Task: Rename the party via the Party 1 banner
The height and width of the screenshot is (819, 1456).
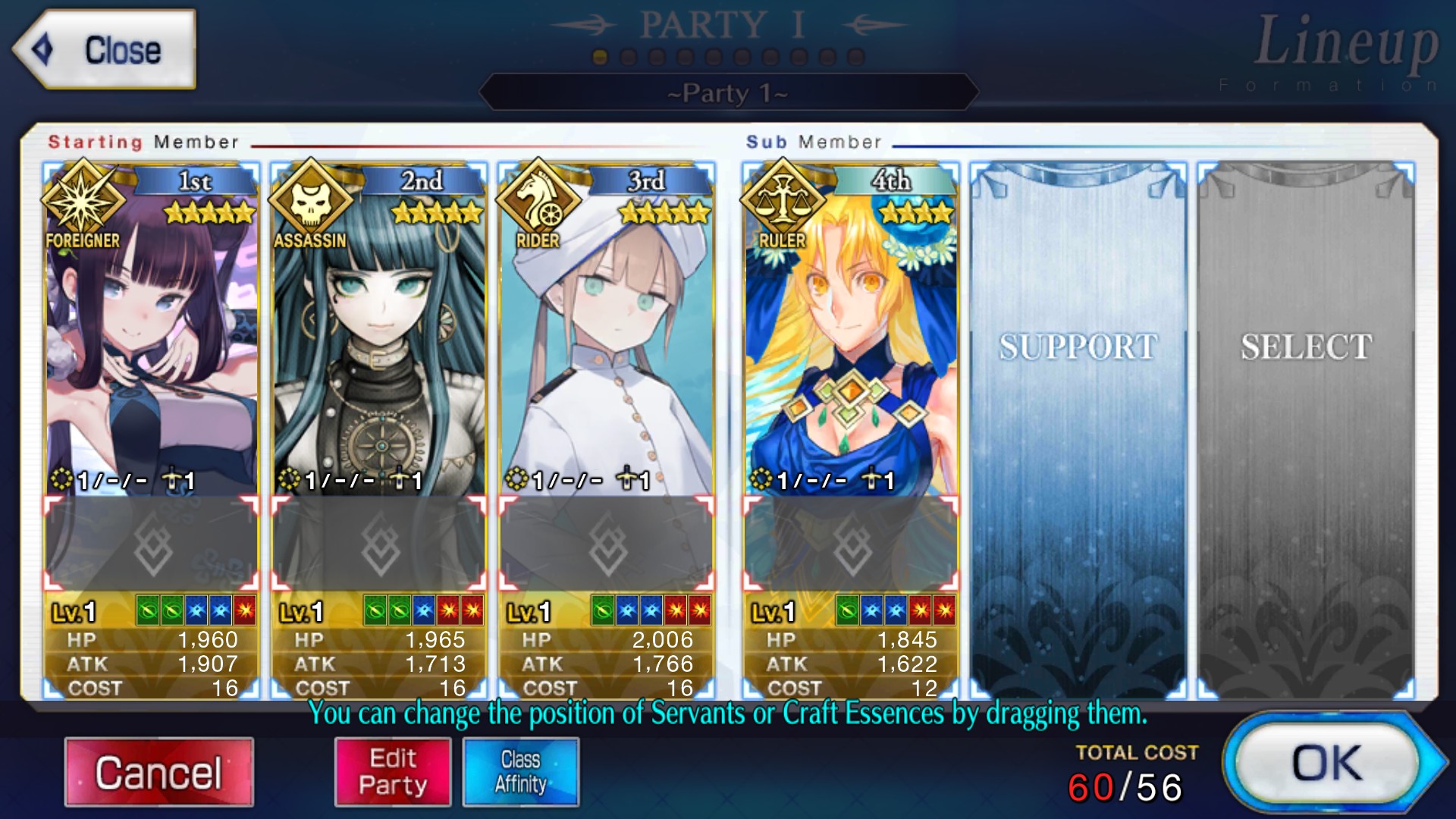Action: click(728, 93)
